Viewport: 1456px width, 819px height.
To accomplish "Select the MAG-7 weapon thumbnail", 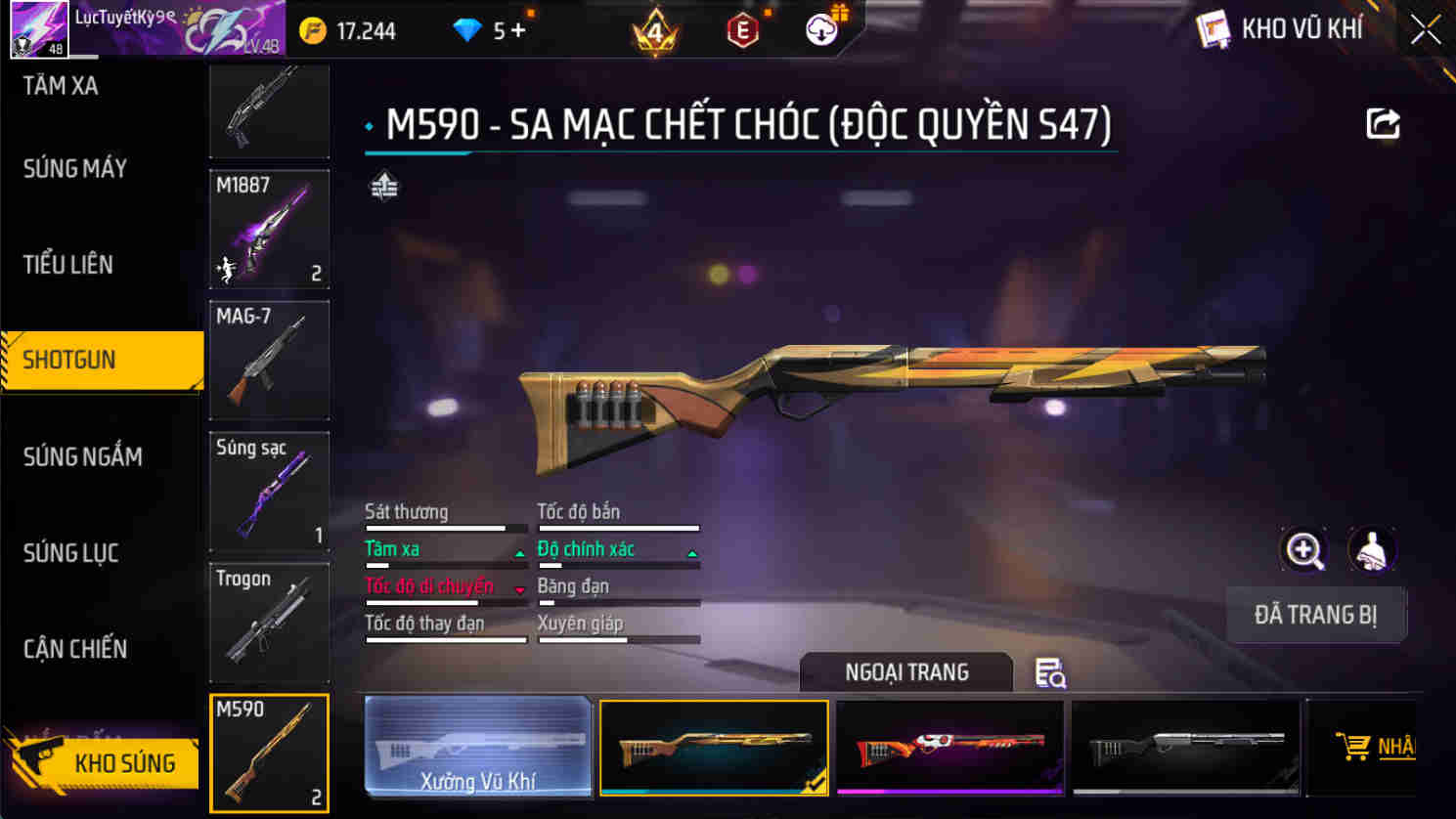I will click(x=269, y=360).
